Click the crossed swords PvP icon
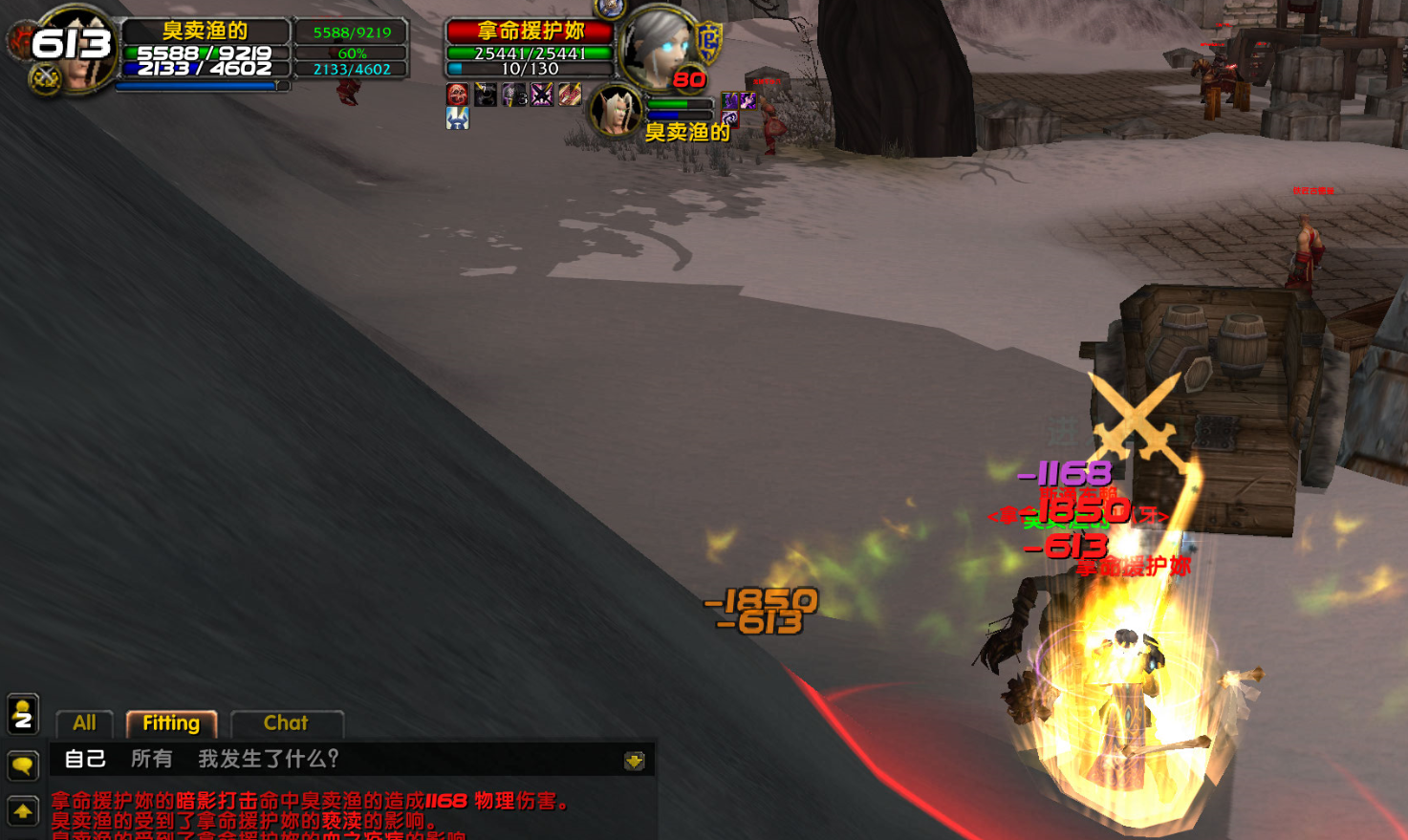The image size is (1408, 840). (45, 78)
